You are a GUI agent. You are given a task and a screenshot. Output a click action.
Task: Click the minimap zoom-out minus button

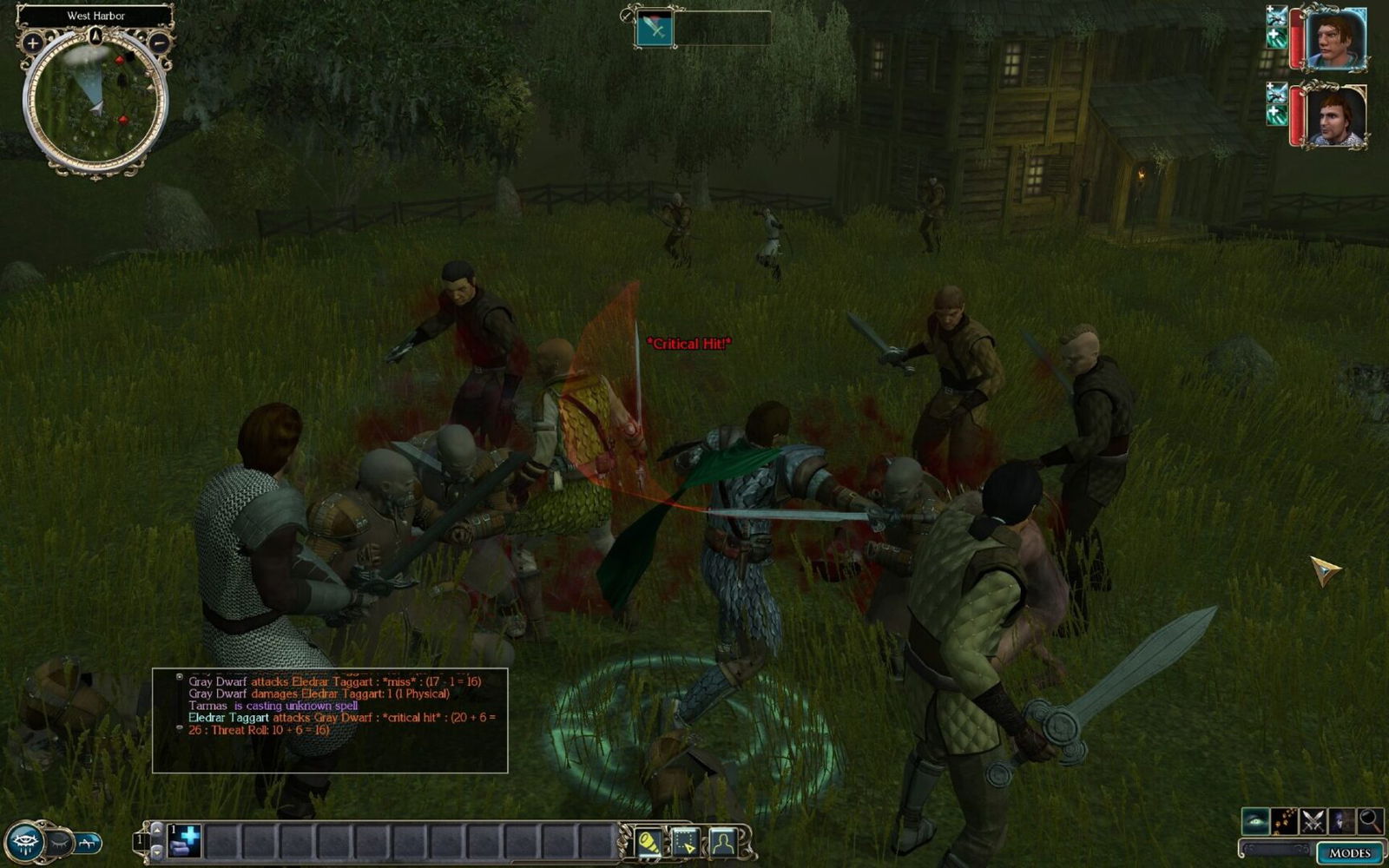[159, 42]
